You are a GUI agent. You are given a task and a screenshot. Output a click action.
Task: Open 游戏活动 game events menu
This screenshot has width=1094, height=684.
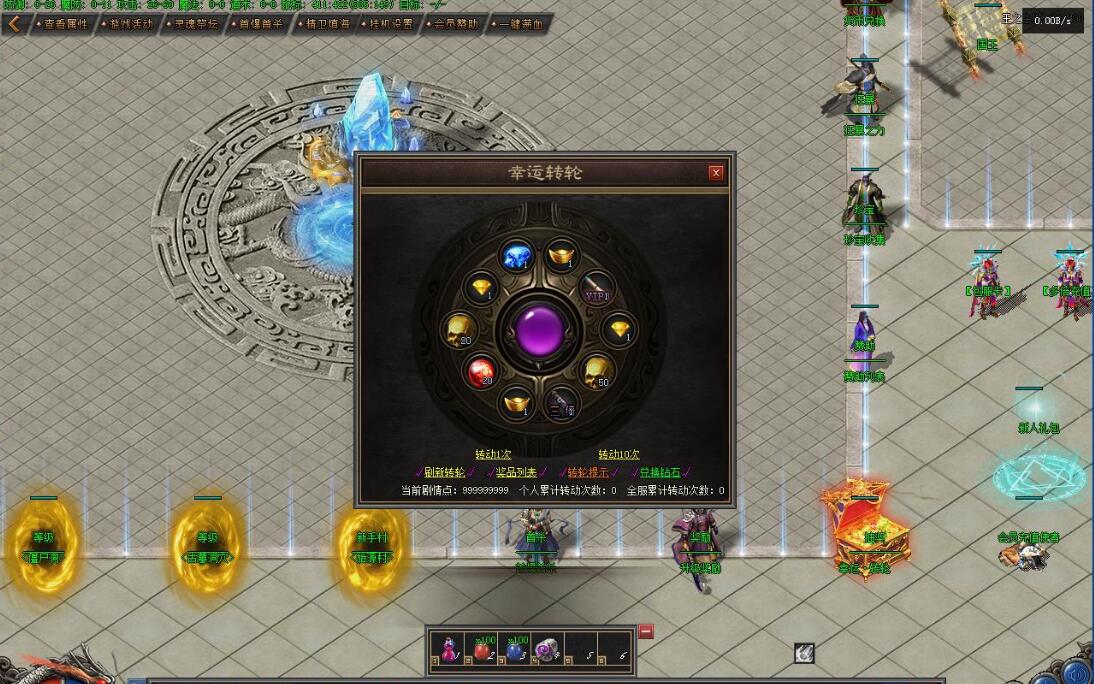point(131,24)
